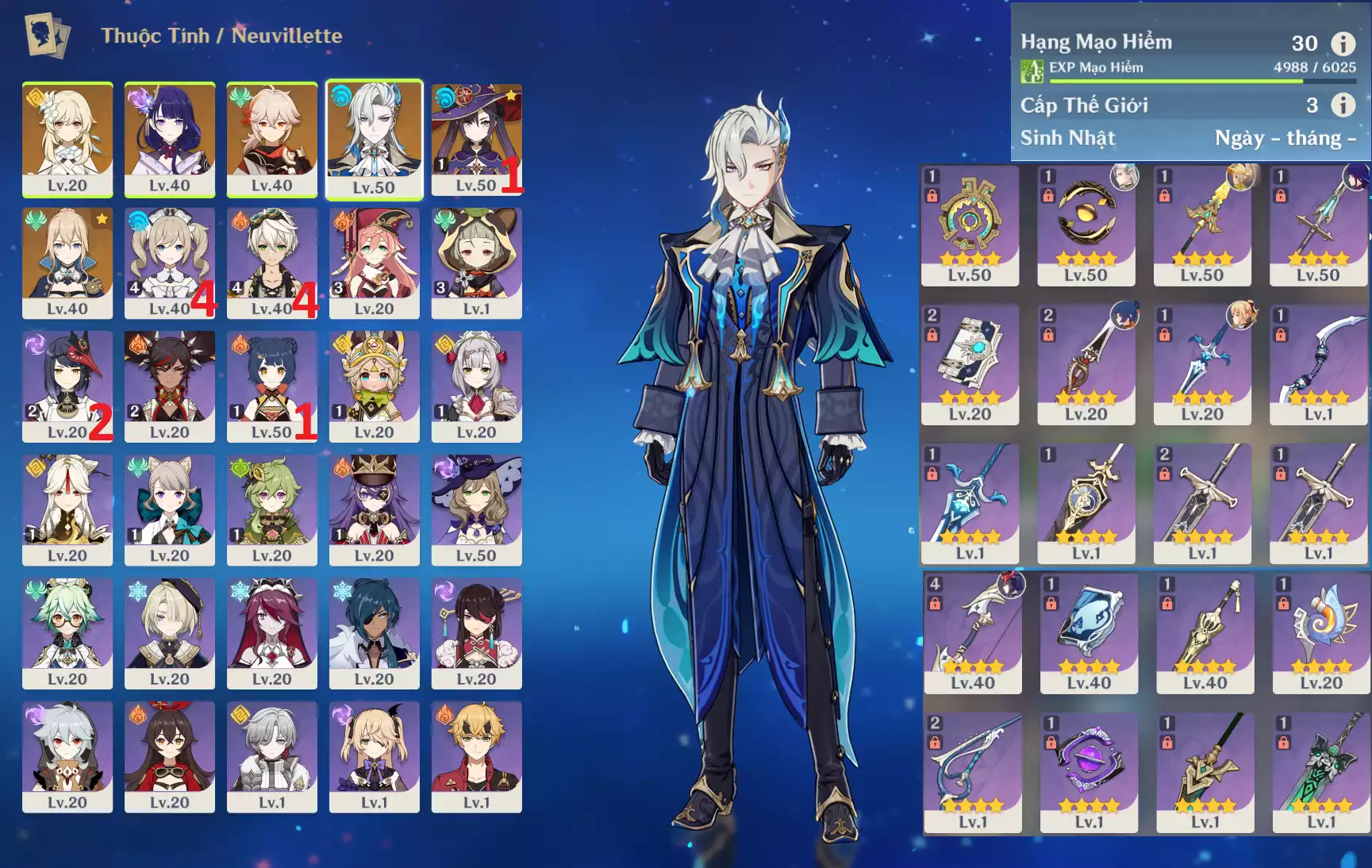Select the golden gear catalyst at Lv.50
Image resolution: width=1372 pixels, height=868 pixels.
click(x=970, y=224)
